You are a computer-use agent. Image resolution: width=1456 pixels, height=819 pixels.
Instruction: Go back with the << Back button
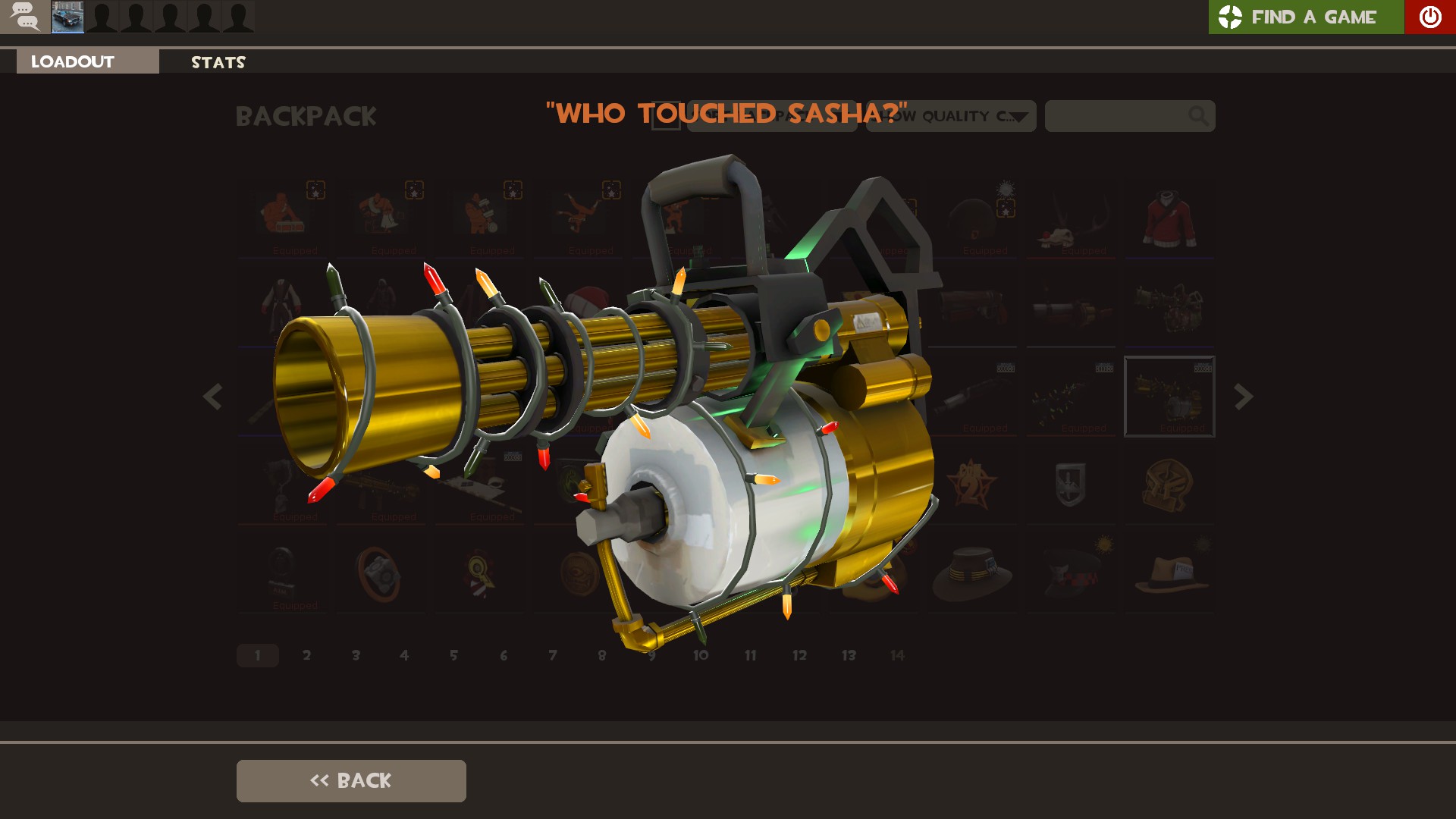(351, 780)
